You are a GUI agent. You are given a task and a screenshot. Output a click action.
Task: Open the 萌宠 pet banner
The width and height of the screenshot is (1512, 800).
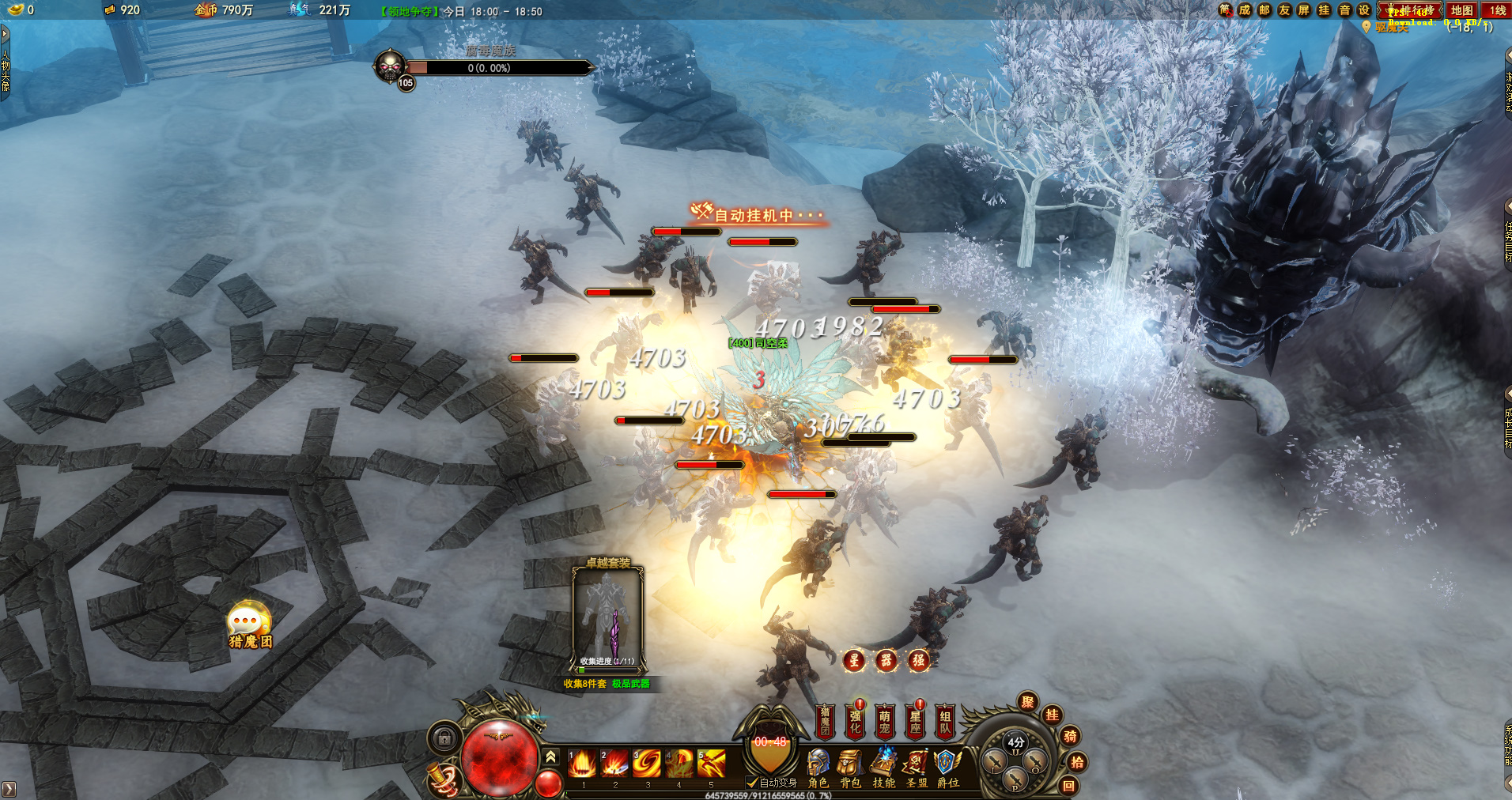(885, 721)
